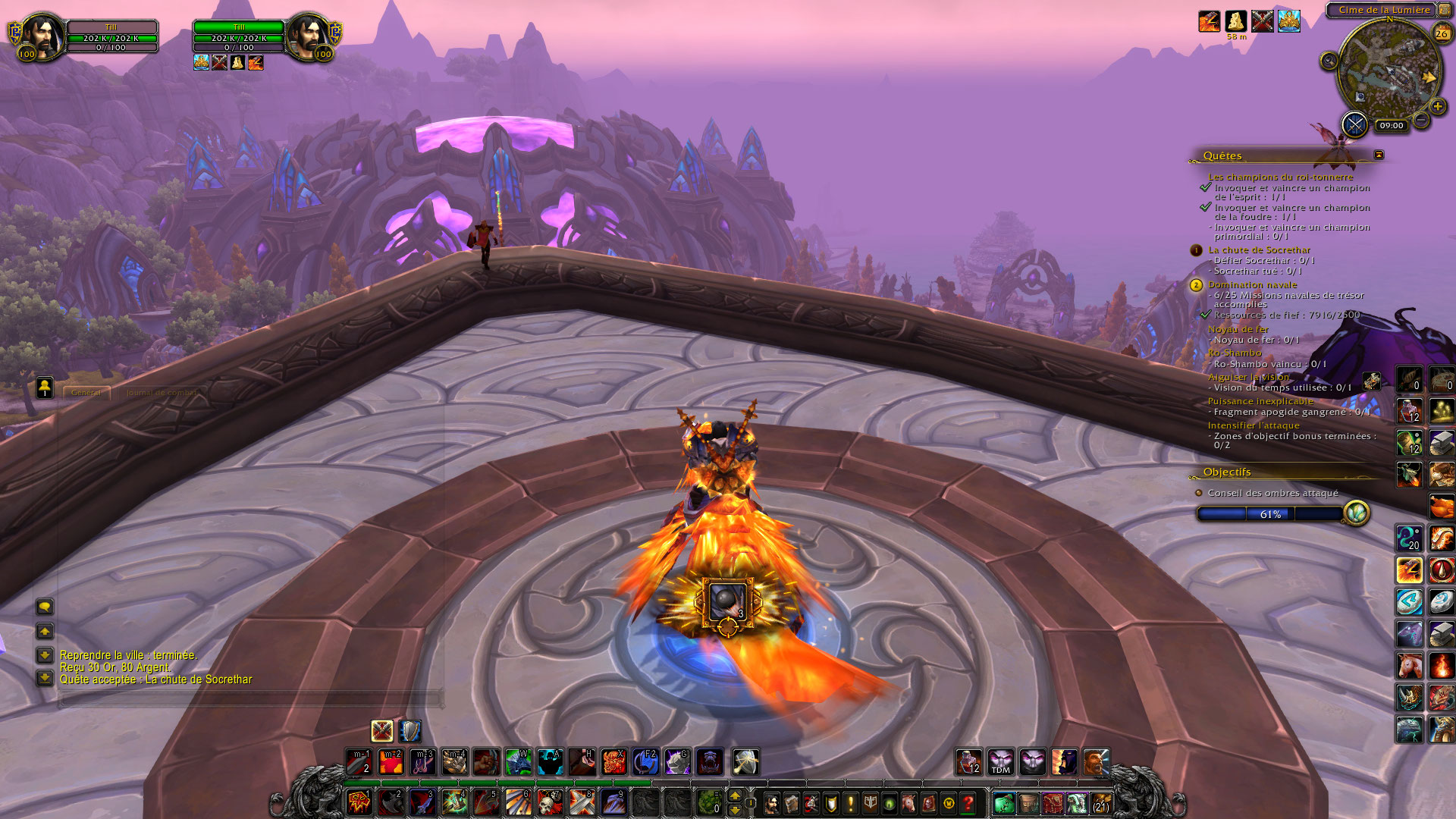Select the quest La chute de Socrethar

(1259, 249)
